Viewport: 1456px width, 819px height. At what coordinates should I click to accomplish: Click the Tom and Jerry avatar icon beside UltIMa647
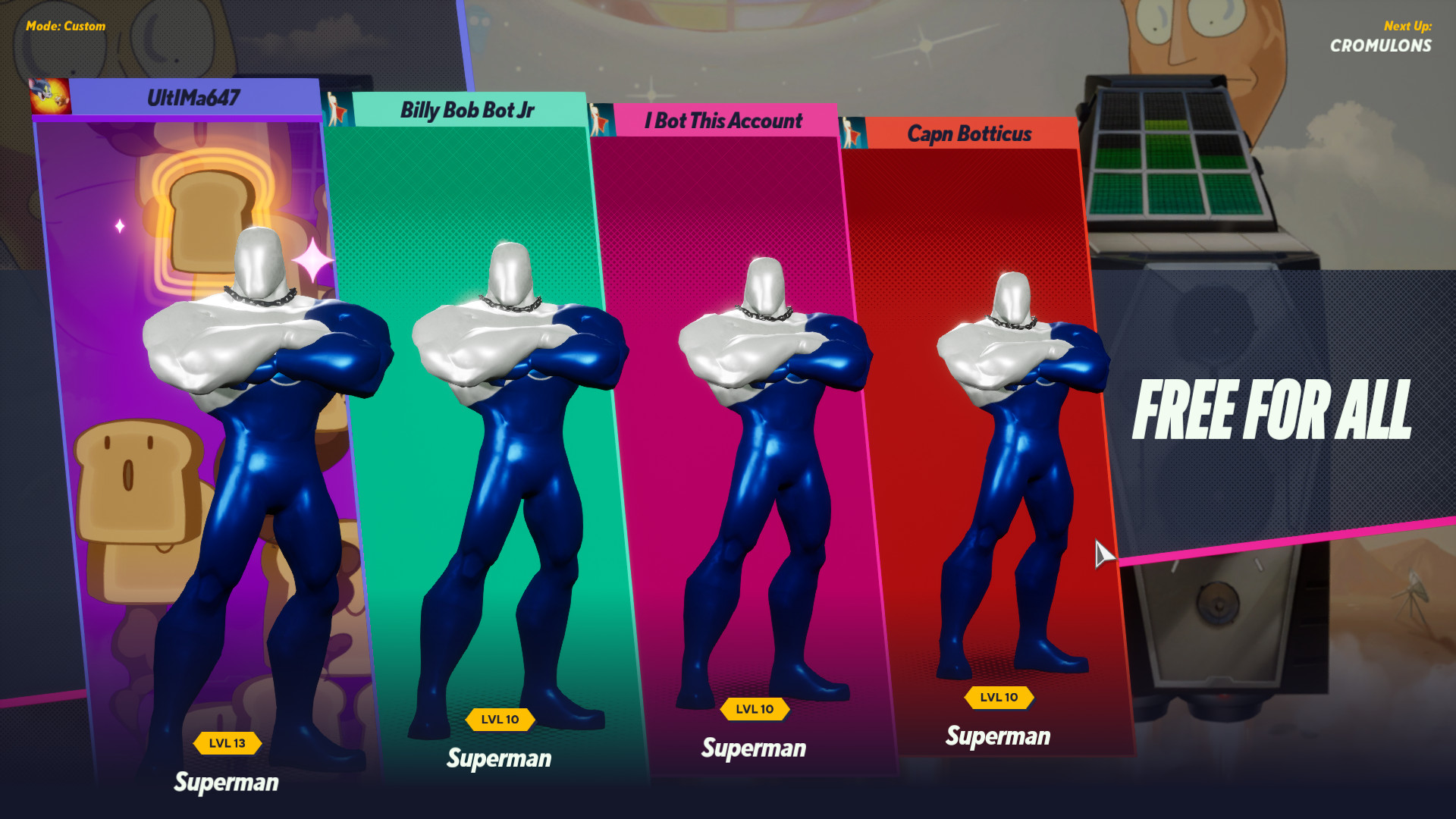50,96
